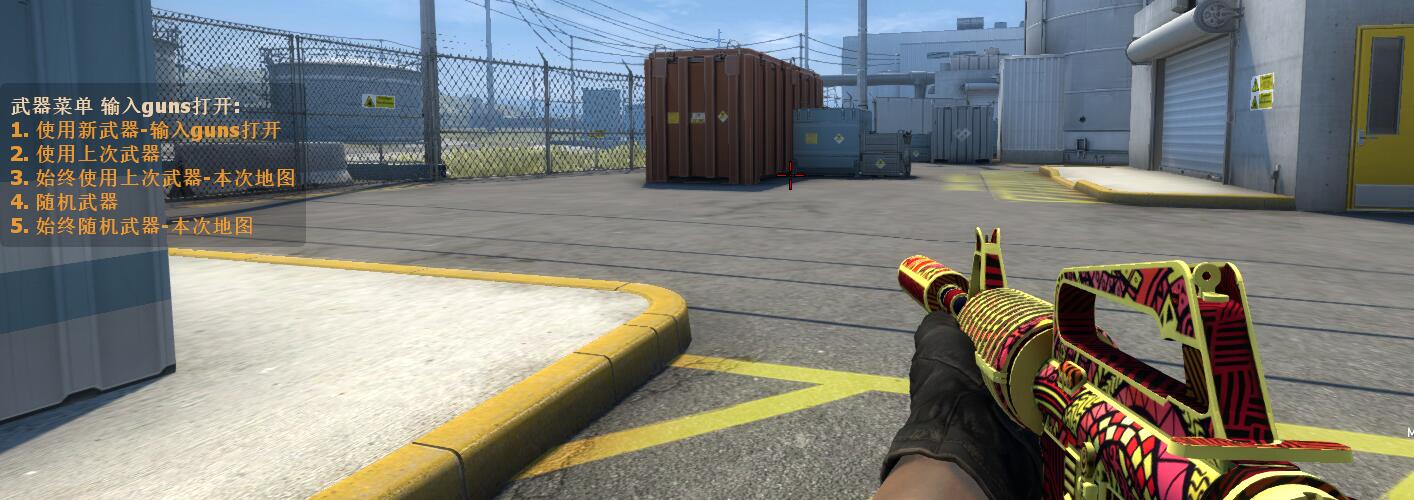
Task: Choose option 2 使用上次武器
Action: click(86, 154)
